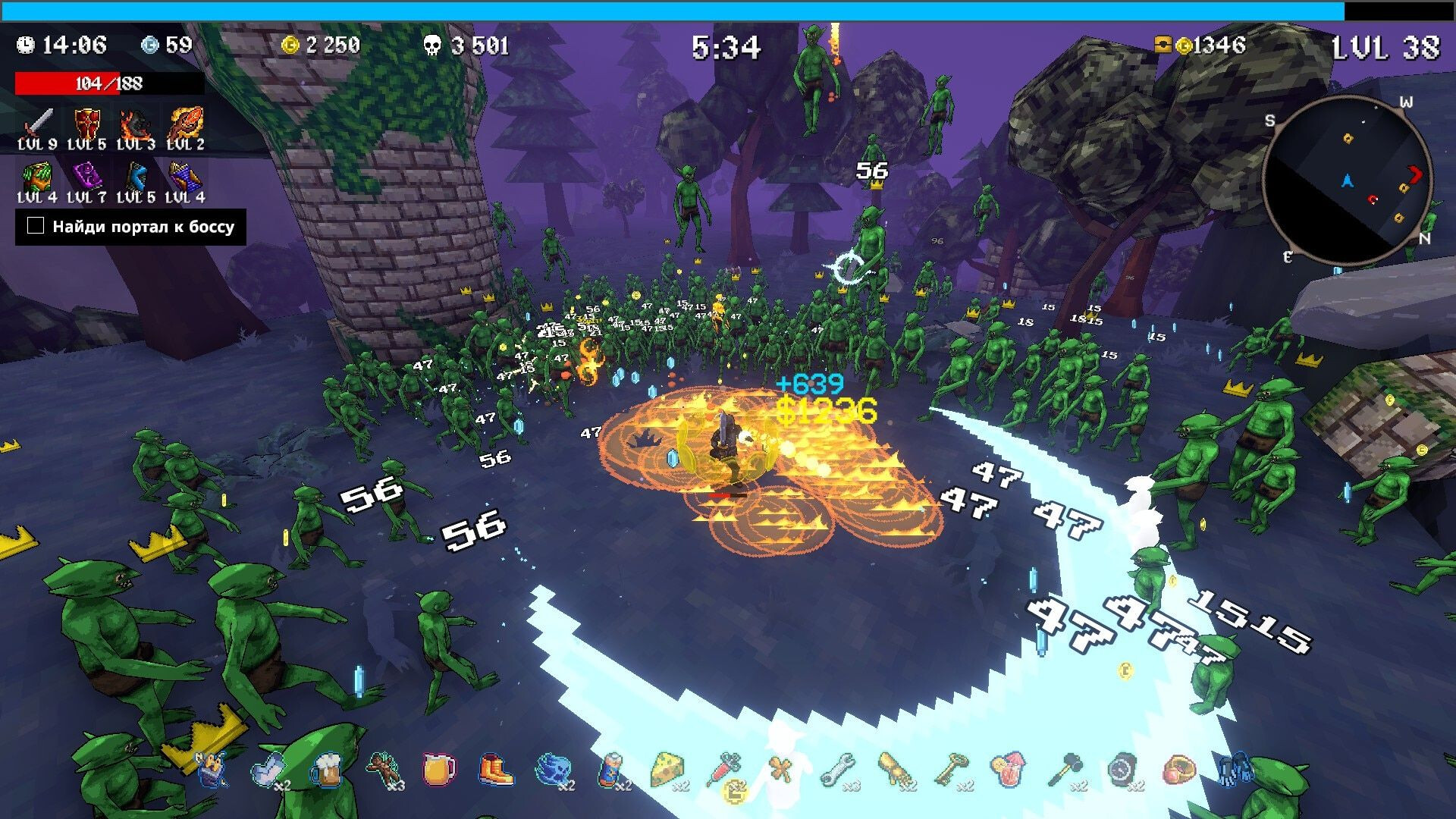Choose the orange boot item

[x=496, y=770]
